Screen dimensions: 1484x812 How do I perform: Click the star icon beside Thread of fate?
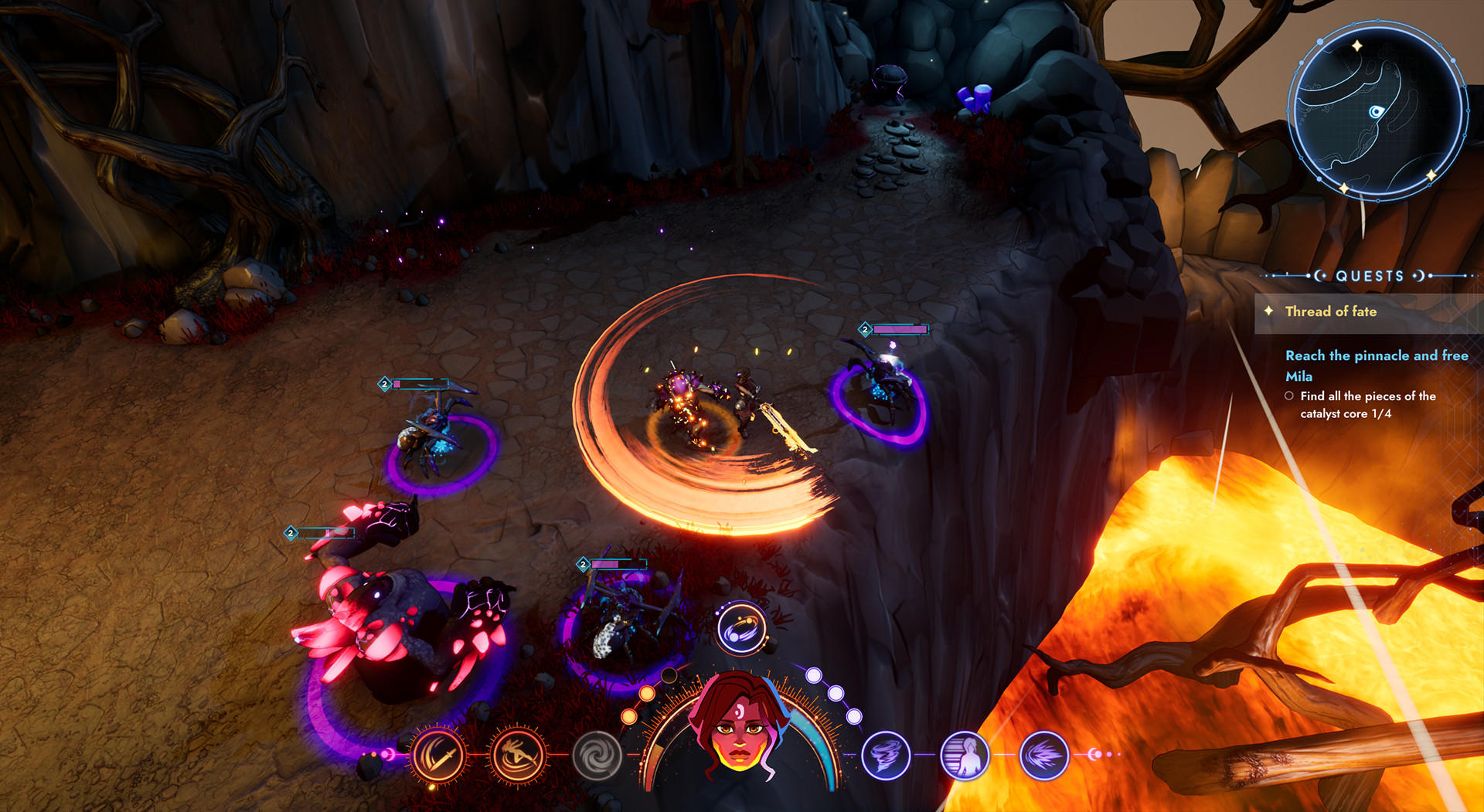pos(1270,311)
